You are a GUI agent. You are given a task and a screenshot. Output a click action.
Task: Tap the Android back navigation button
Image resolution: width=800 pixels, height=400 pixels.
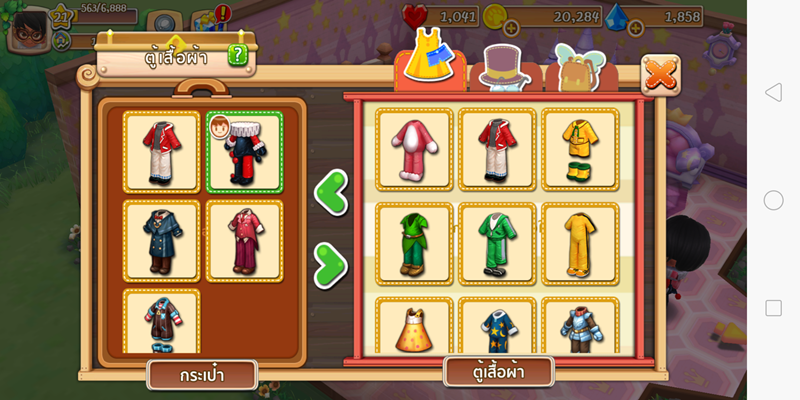click(773, 93)
